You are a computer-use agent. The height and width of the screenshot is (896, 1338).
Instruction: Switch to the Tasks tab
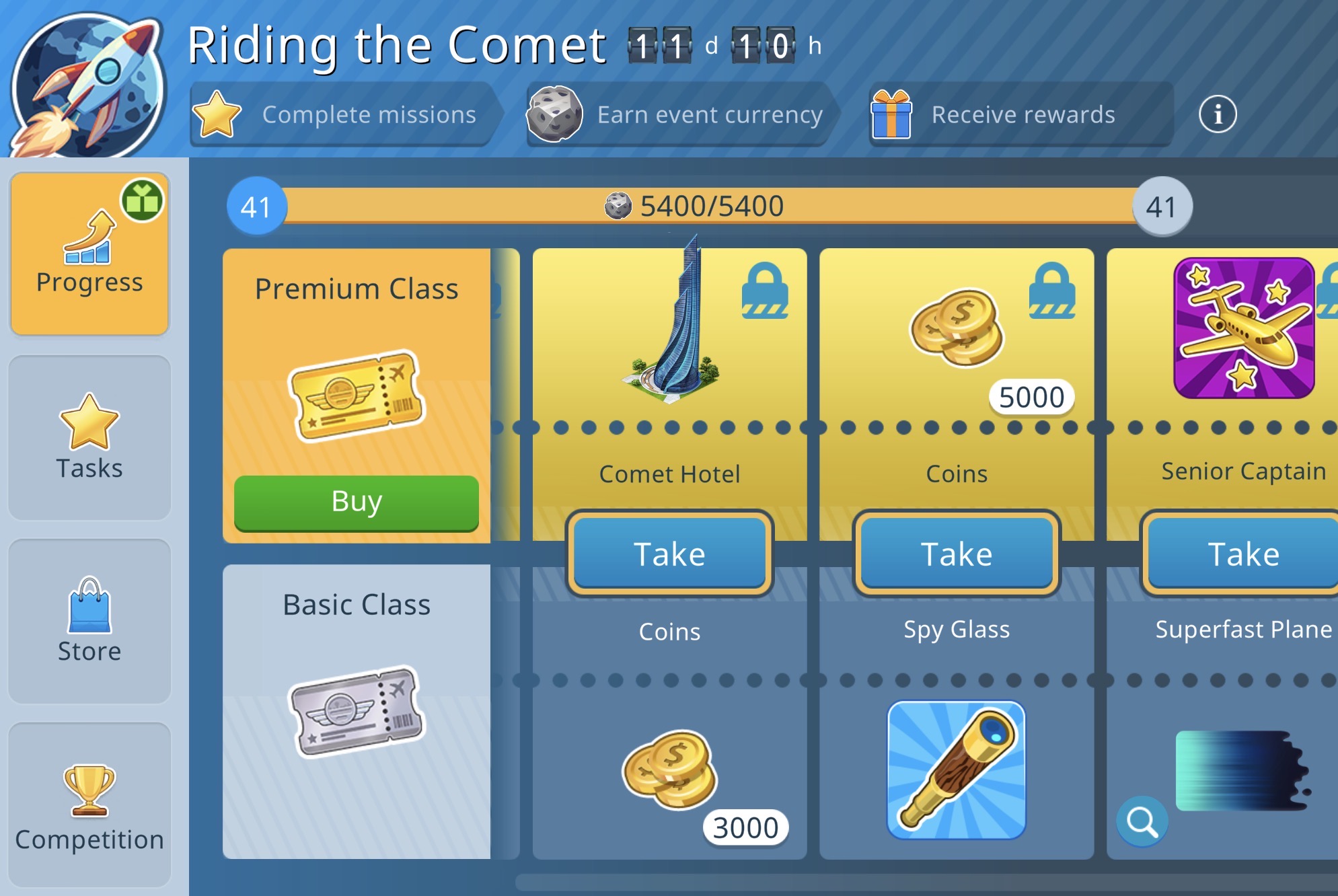tap(89, 438)
